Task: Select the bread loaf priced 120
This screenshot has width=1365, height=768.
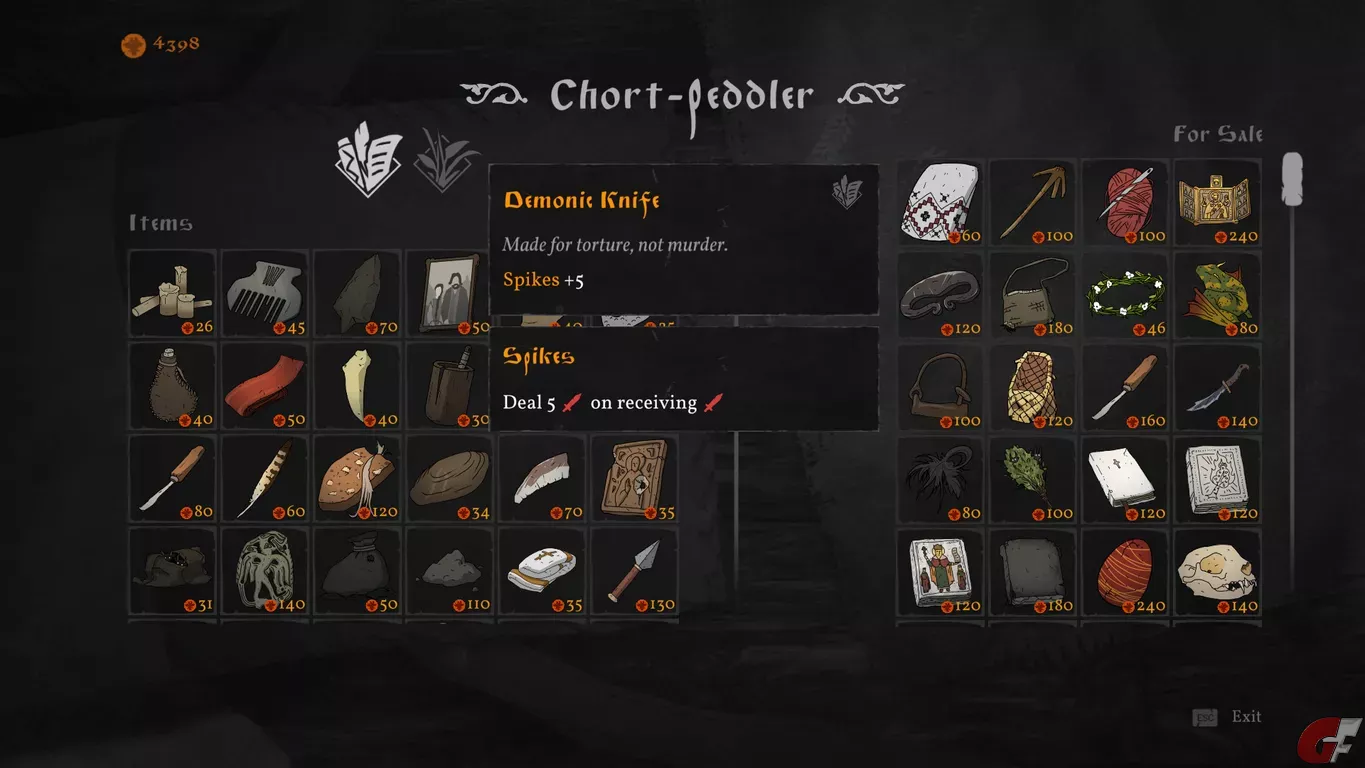Action: [355, 477]
